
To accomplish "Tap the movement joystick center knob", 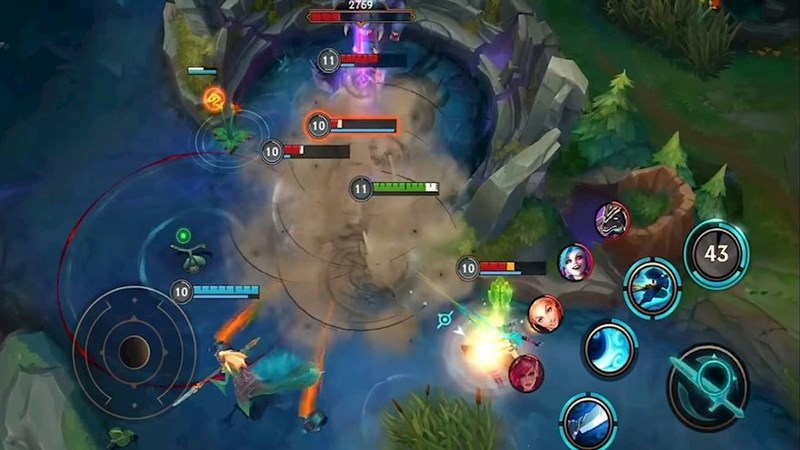I will [134, 351].
